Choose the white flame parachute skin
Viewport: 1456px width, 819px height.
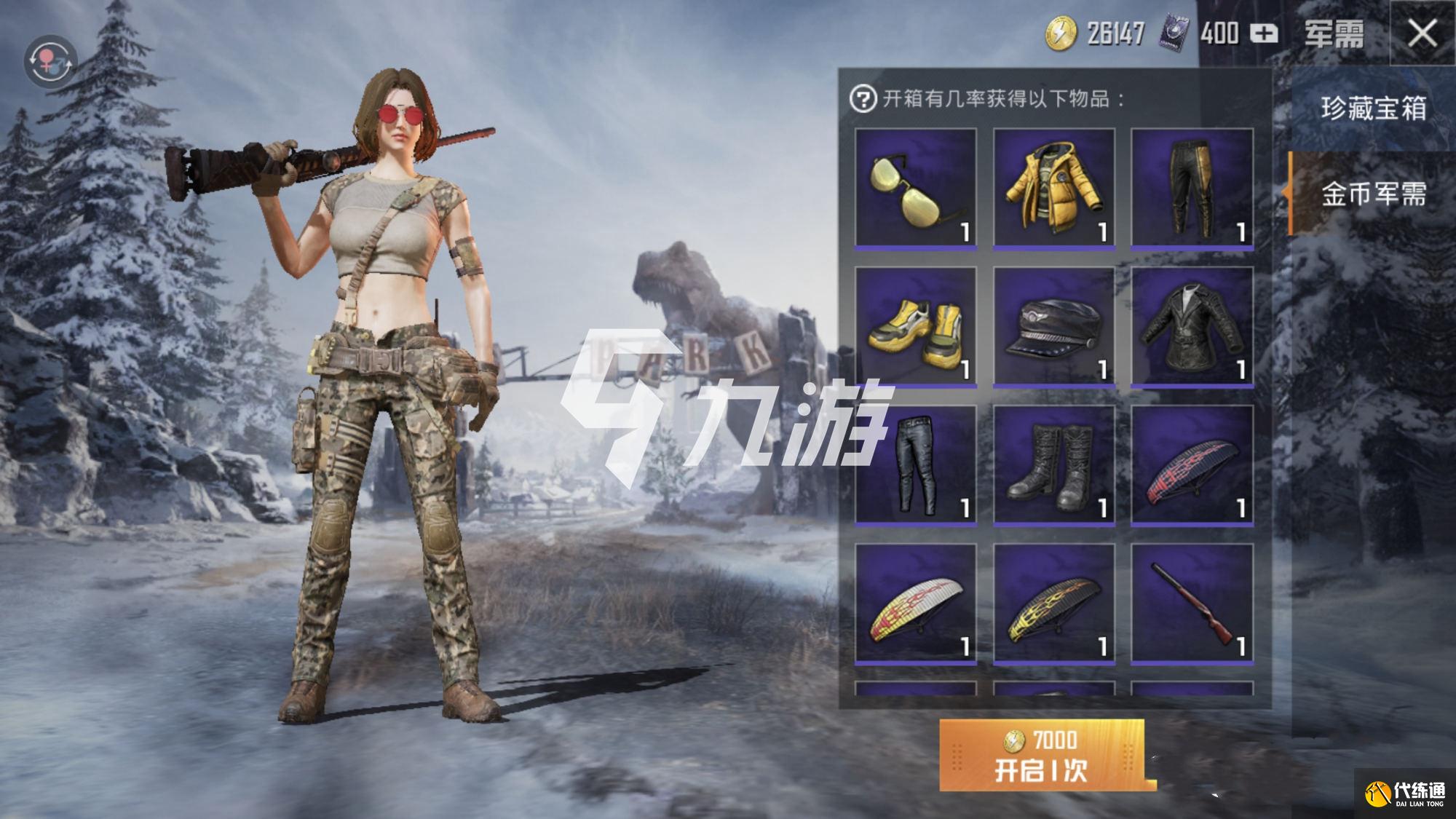pyautogui.click(x=916, y=603)
